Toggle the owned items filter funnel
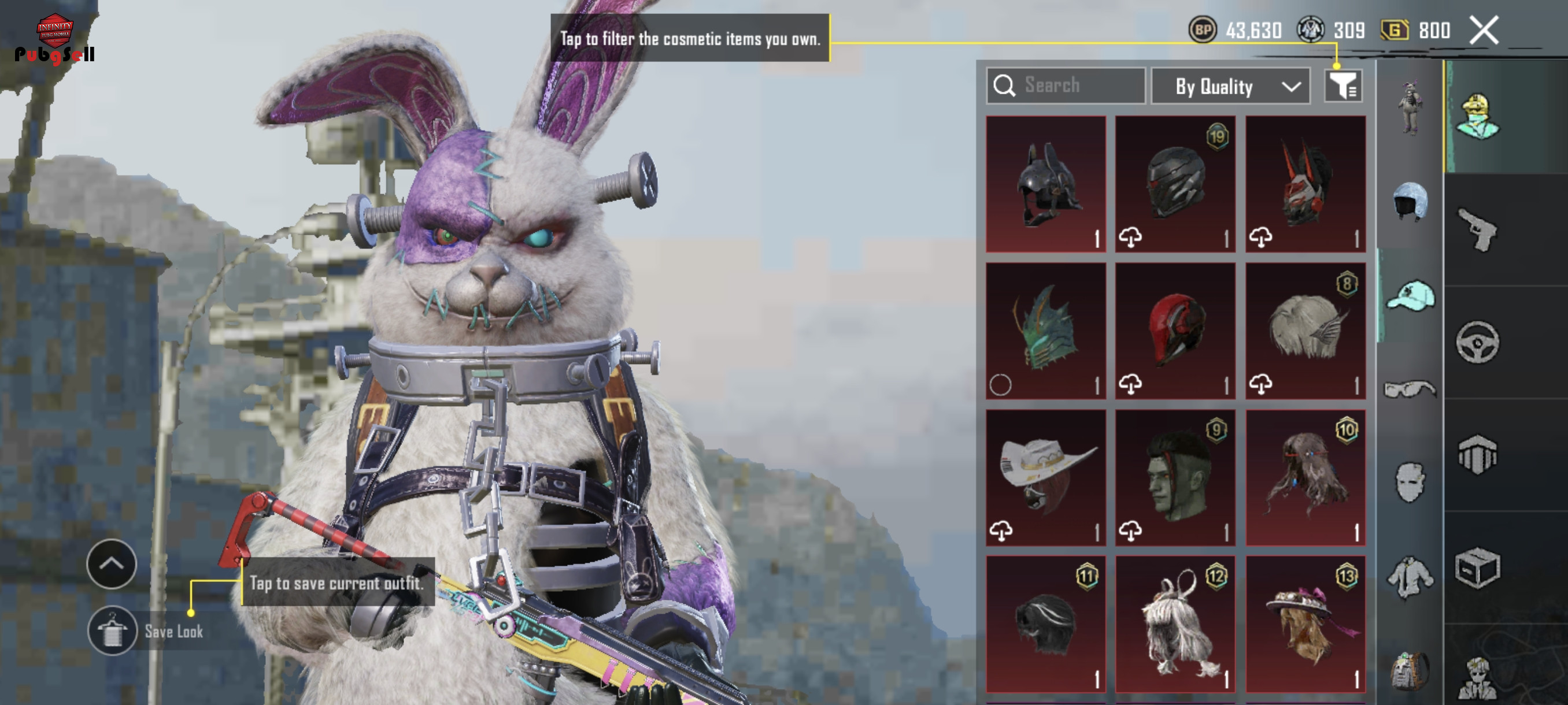 1343,86
